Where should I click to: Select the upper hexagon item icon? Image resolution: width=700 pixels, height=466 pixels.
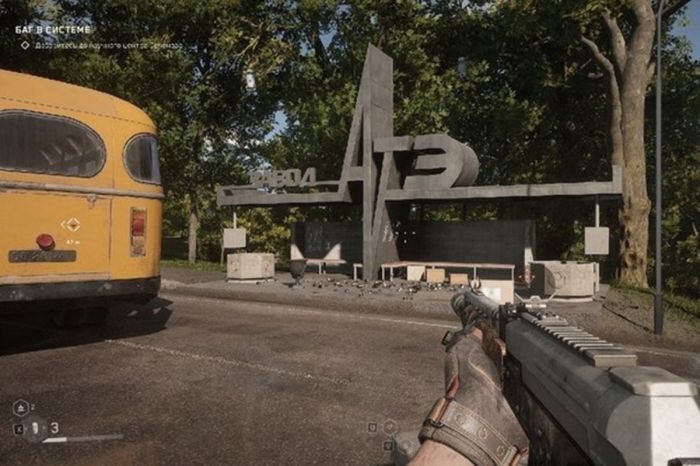coord(21,407)
